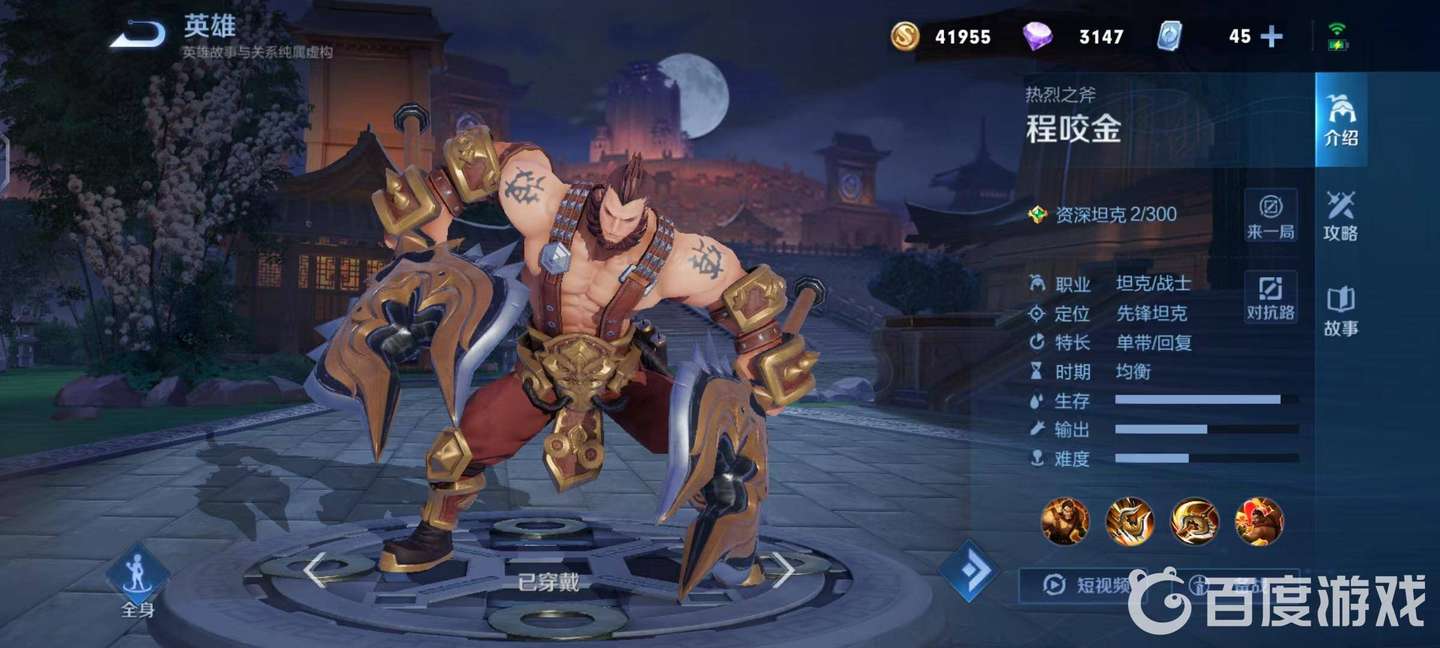Go back using the return arrow
Viewport: 1440px width, 648px height.
[138, 35]
